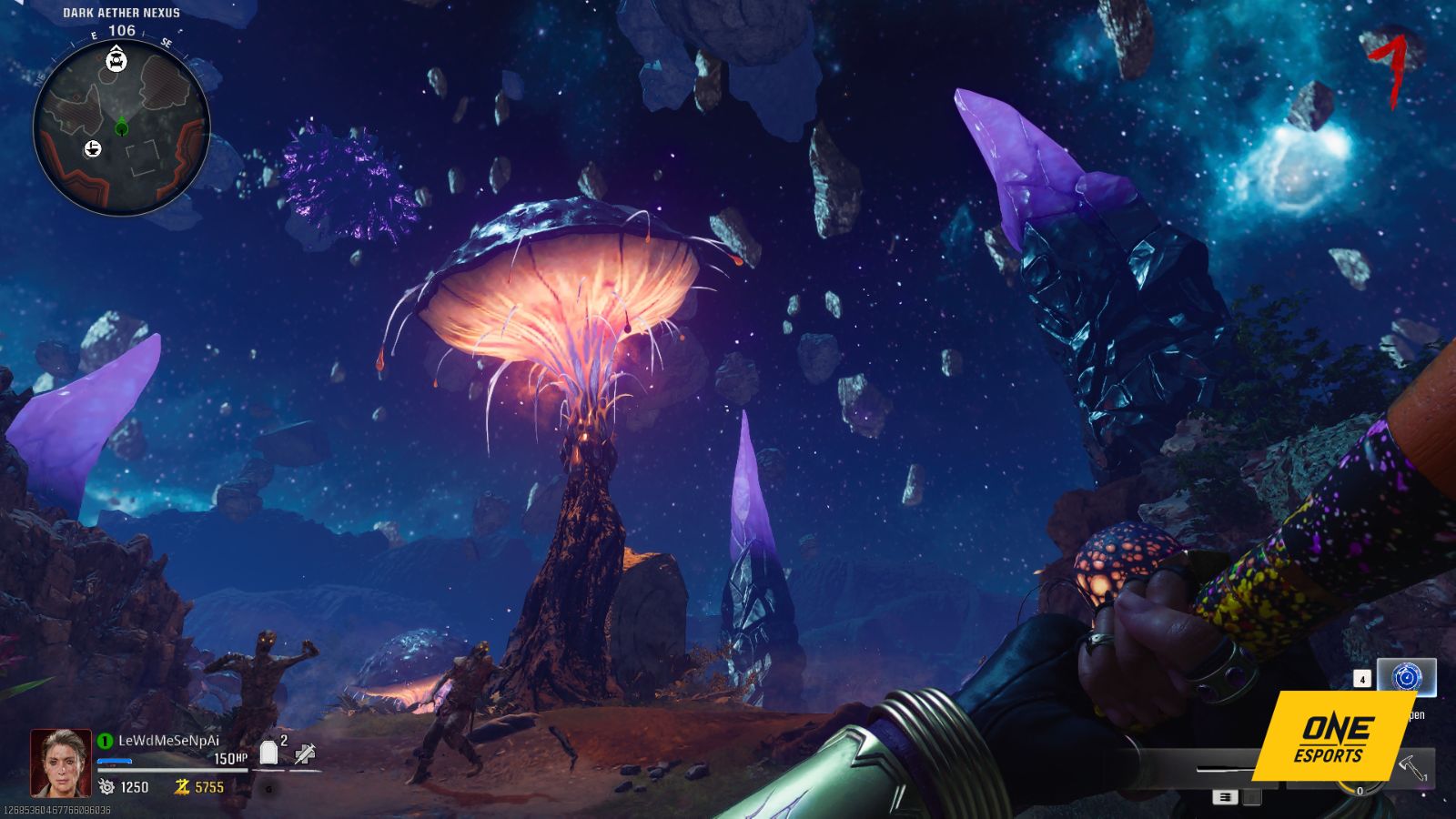1456x819 pixels.
Task: Select the anvil crafting marker on the minimap
Action: coord(93,149)
